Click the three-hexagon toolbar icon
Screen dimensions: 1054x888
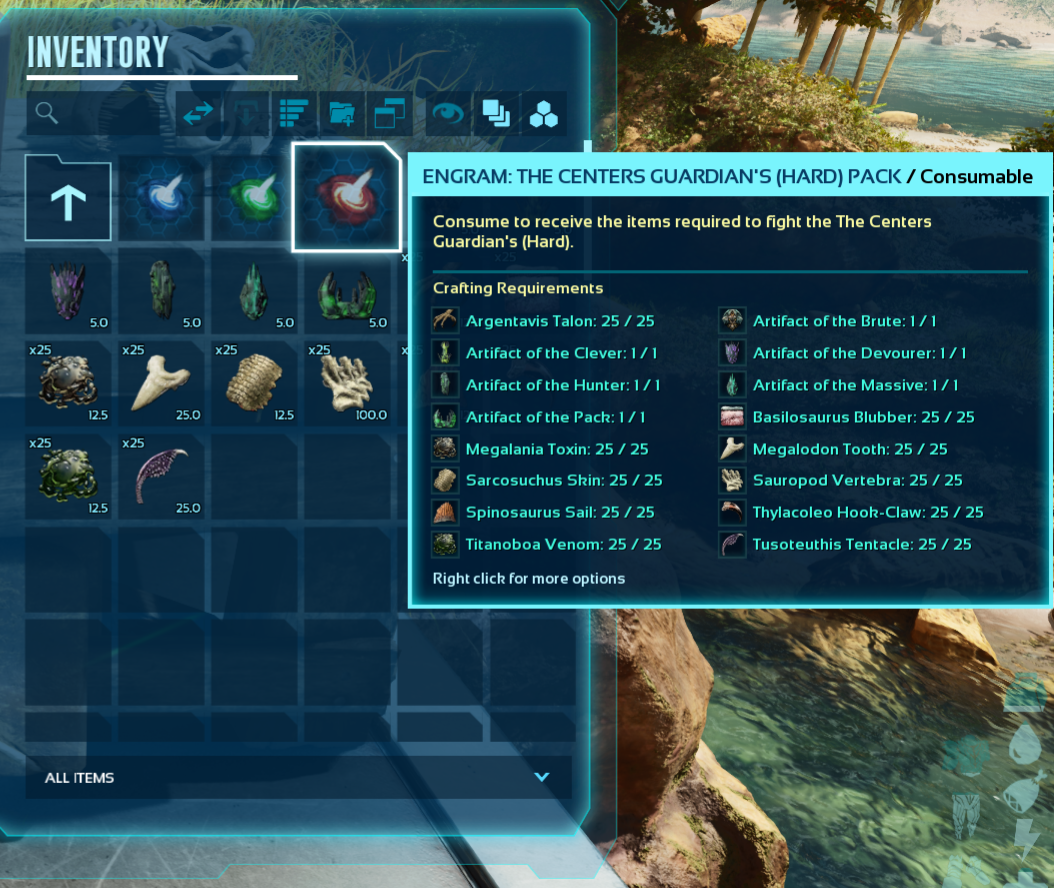click(x=544, y=114)
